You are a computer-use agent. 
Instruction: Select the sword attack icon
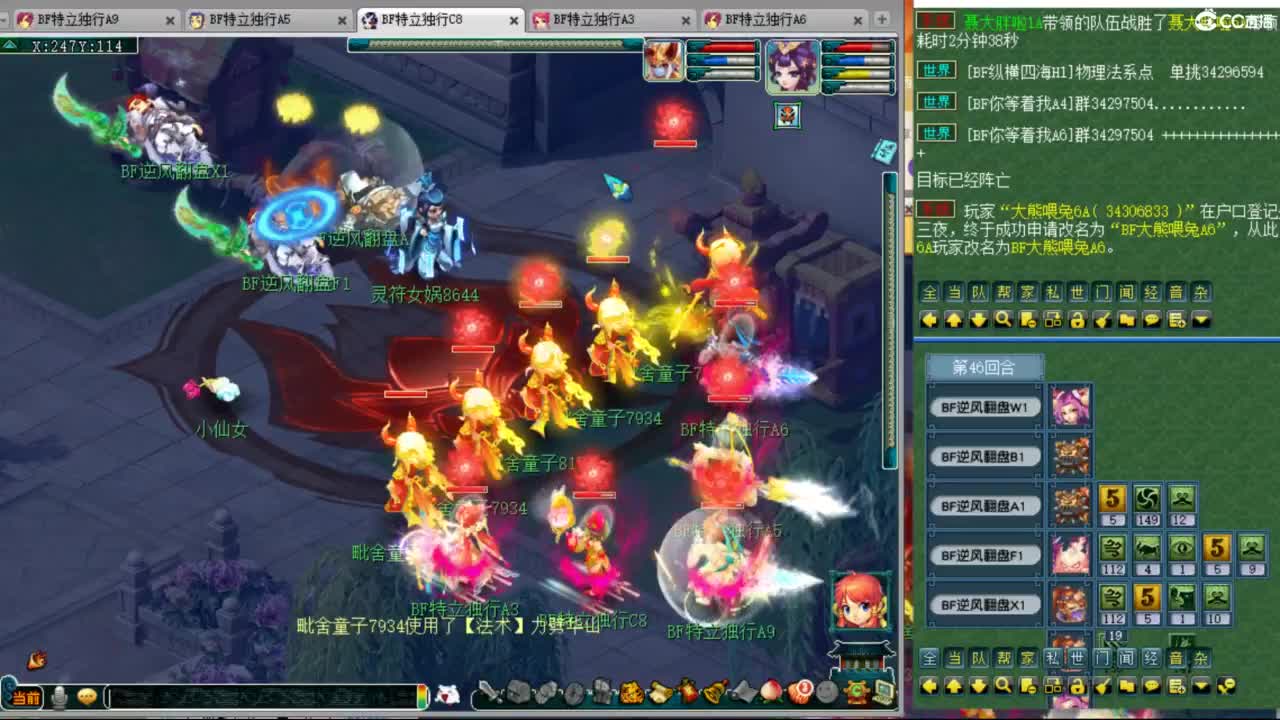(x=489, y=691)
